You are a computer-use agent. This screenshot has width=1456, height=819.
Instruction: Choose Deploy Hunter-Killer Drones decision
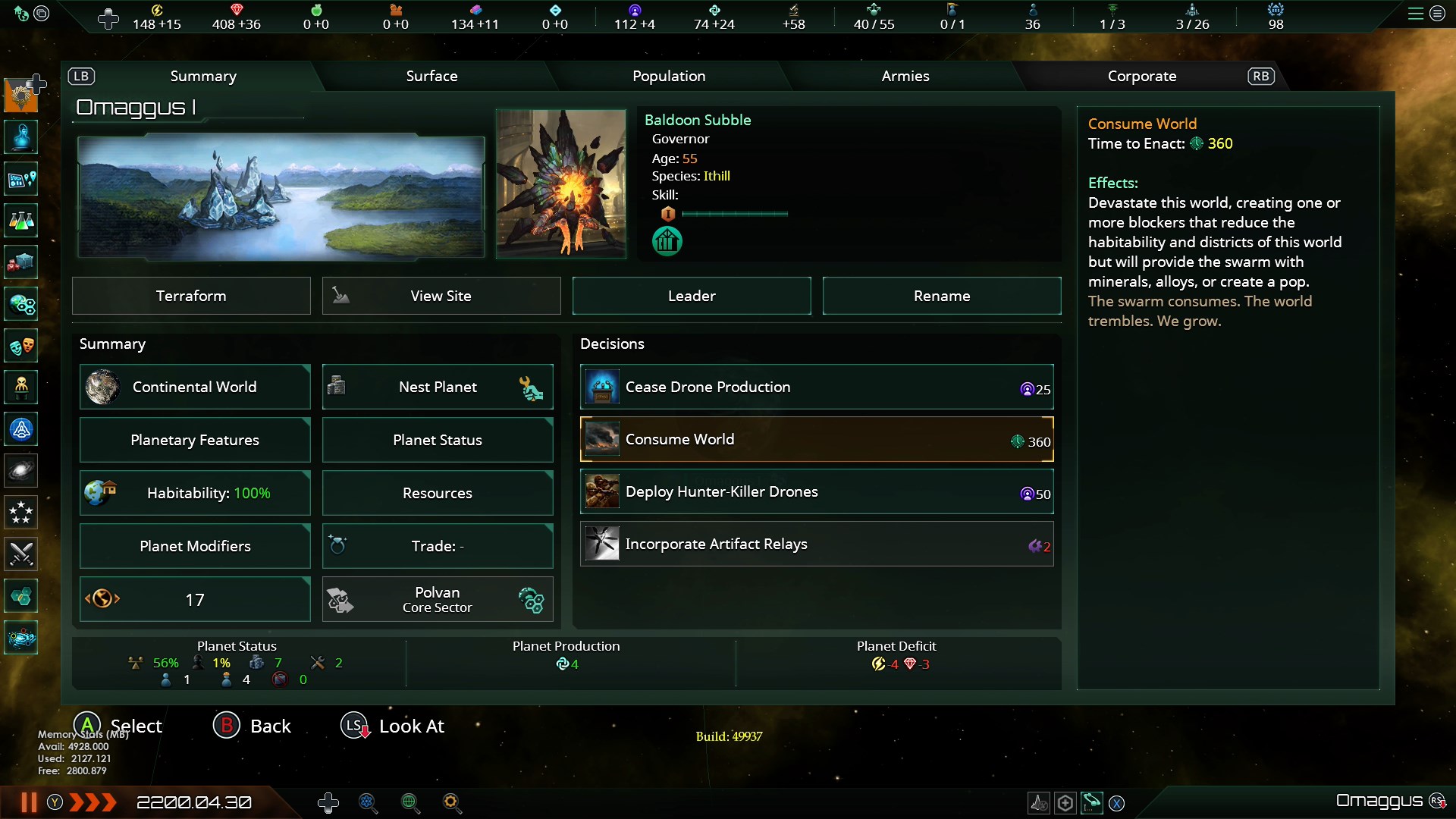817,491
